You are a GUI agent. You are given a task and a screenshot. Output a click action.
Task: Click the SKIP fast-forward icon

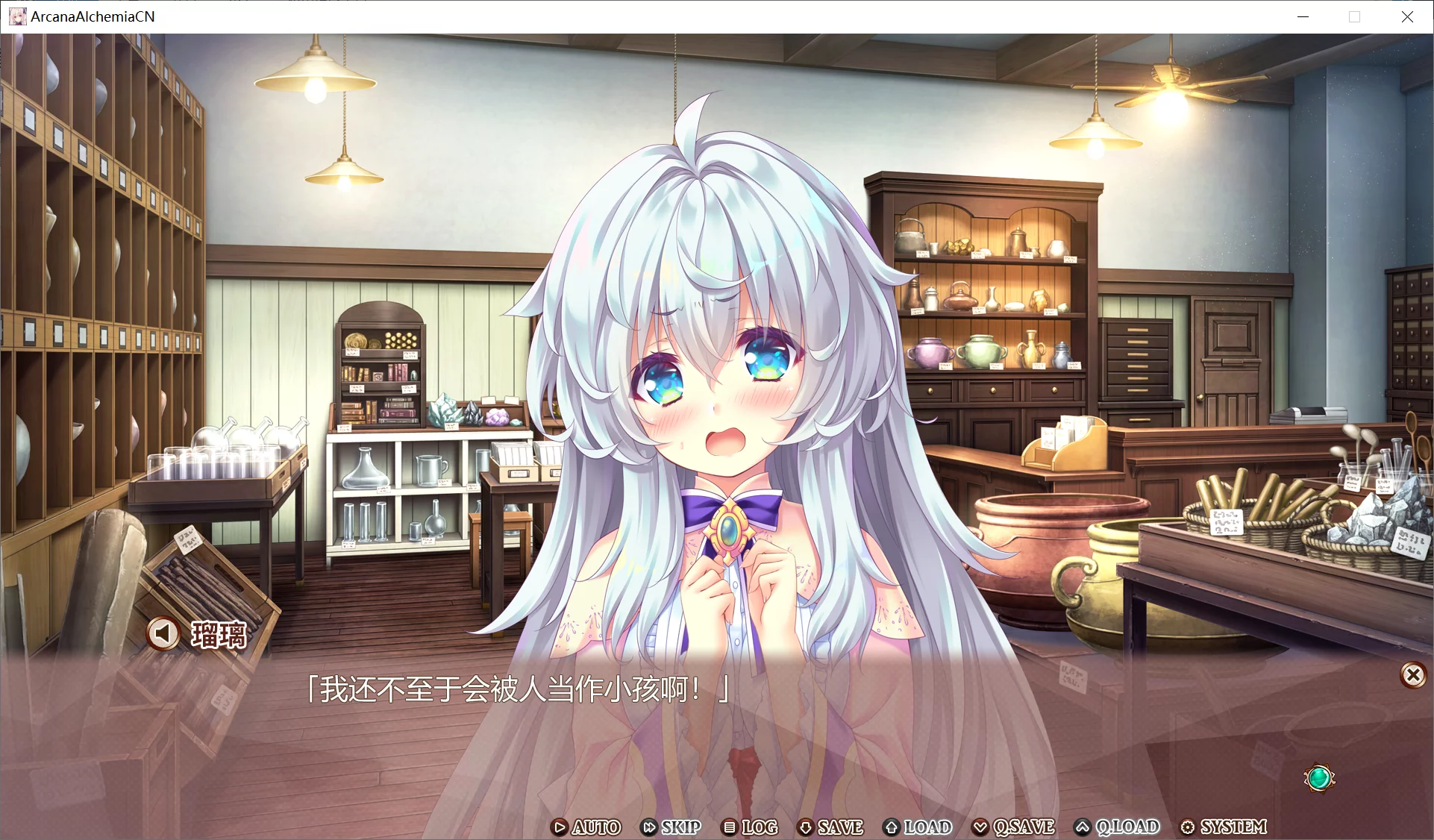click(648, 828)
